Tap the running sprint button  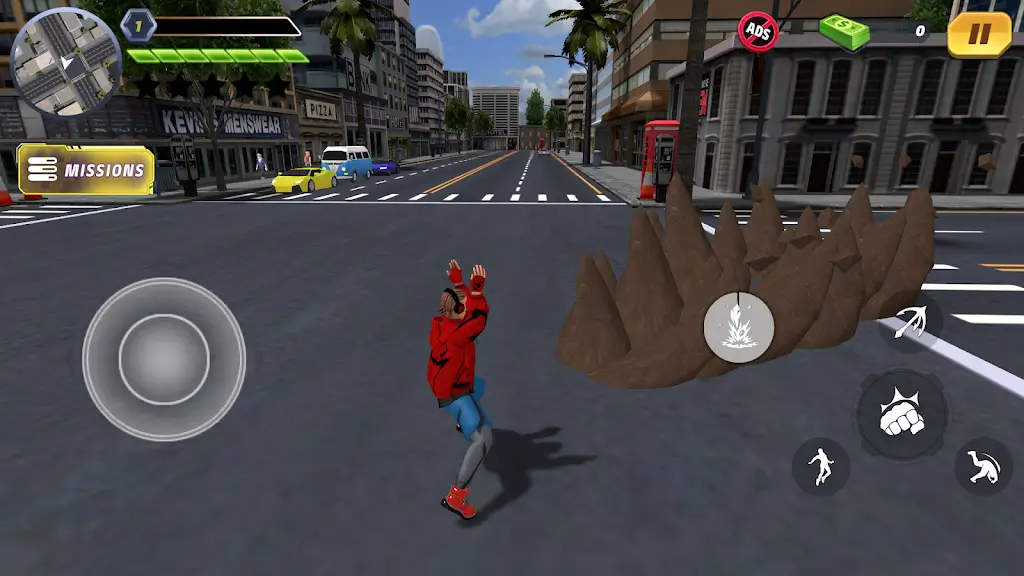pos(821,466)
